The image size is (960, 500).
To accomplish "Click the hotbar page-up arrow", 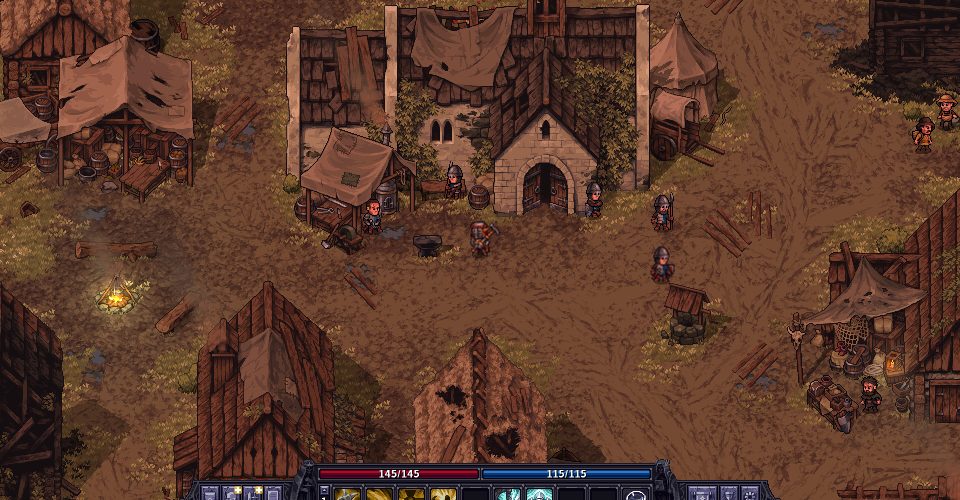I will (324, 488).
